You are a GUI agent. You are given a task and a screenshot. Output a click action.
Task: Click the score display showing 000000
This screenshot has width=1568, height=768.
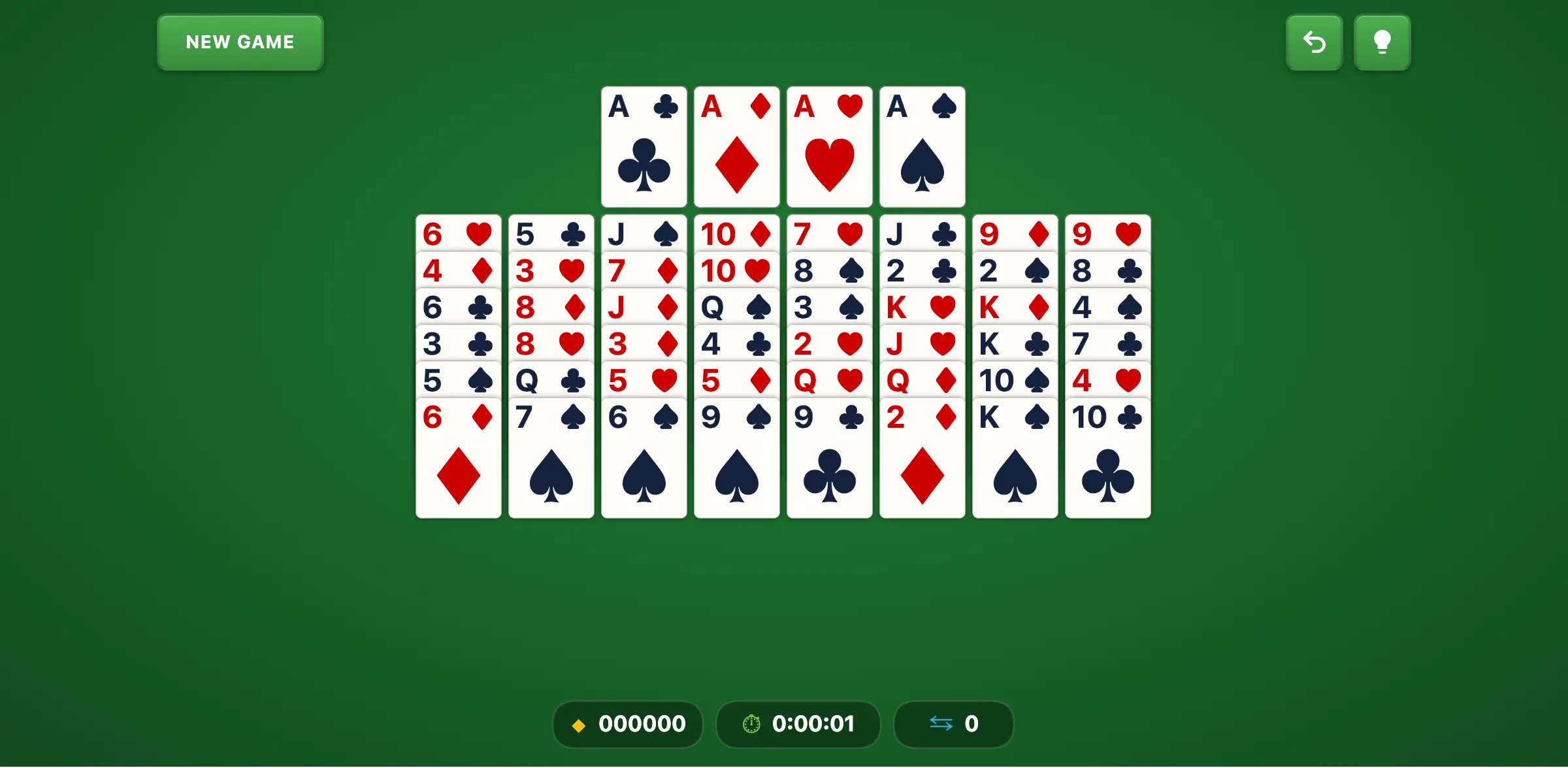pos(642,724)
